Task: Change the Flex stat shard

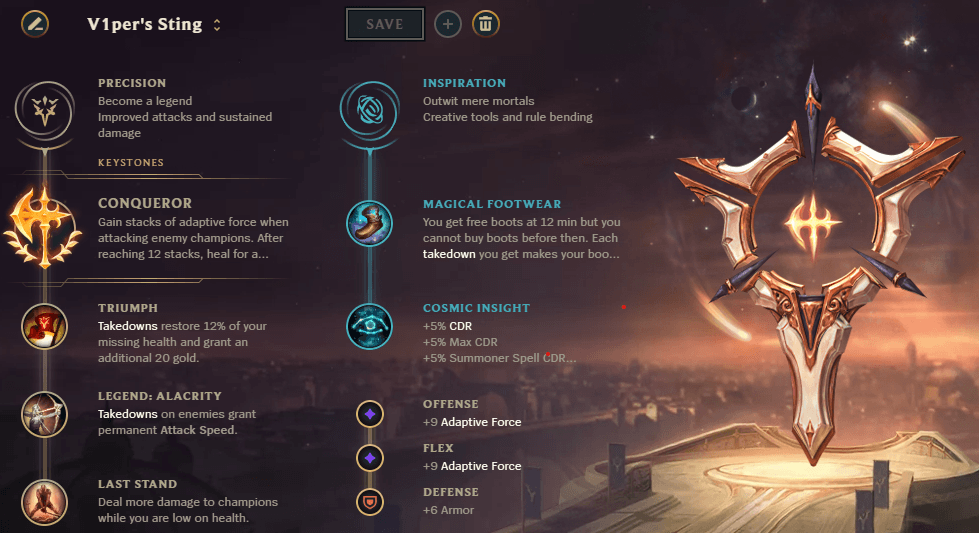Action: [x=370, y=457]
